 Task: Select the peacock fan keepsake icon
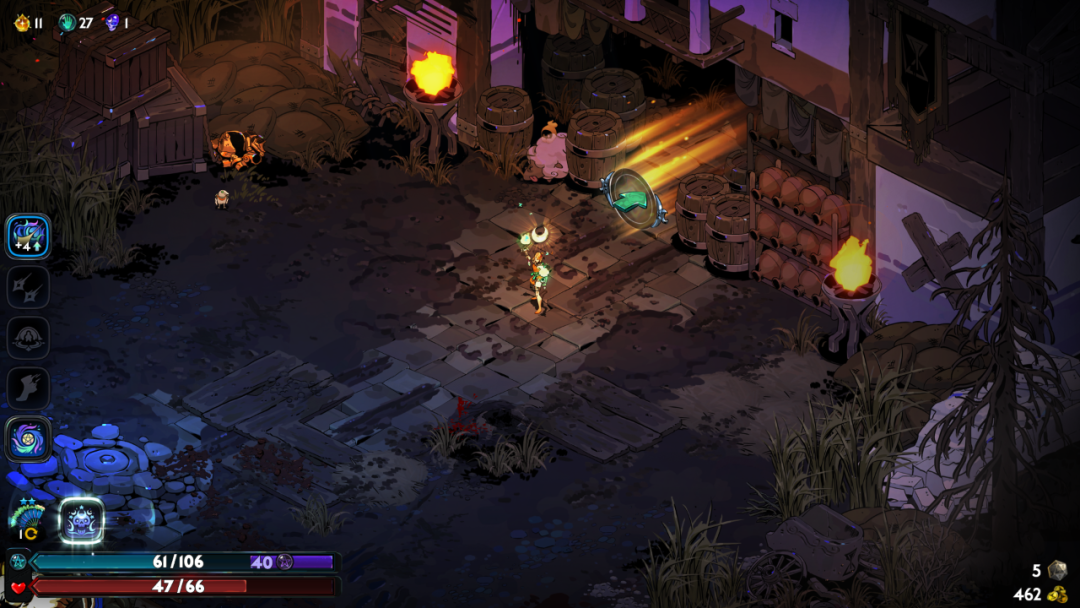tap(26, 519)
